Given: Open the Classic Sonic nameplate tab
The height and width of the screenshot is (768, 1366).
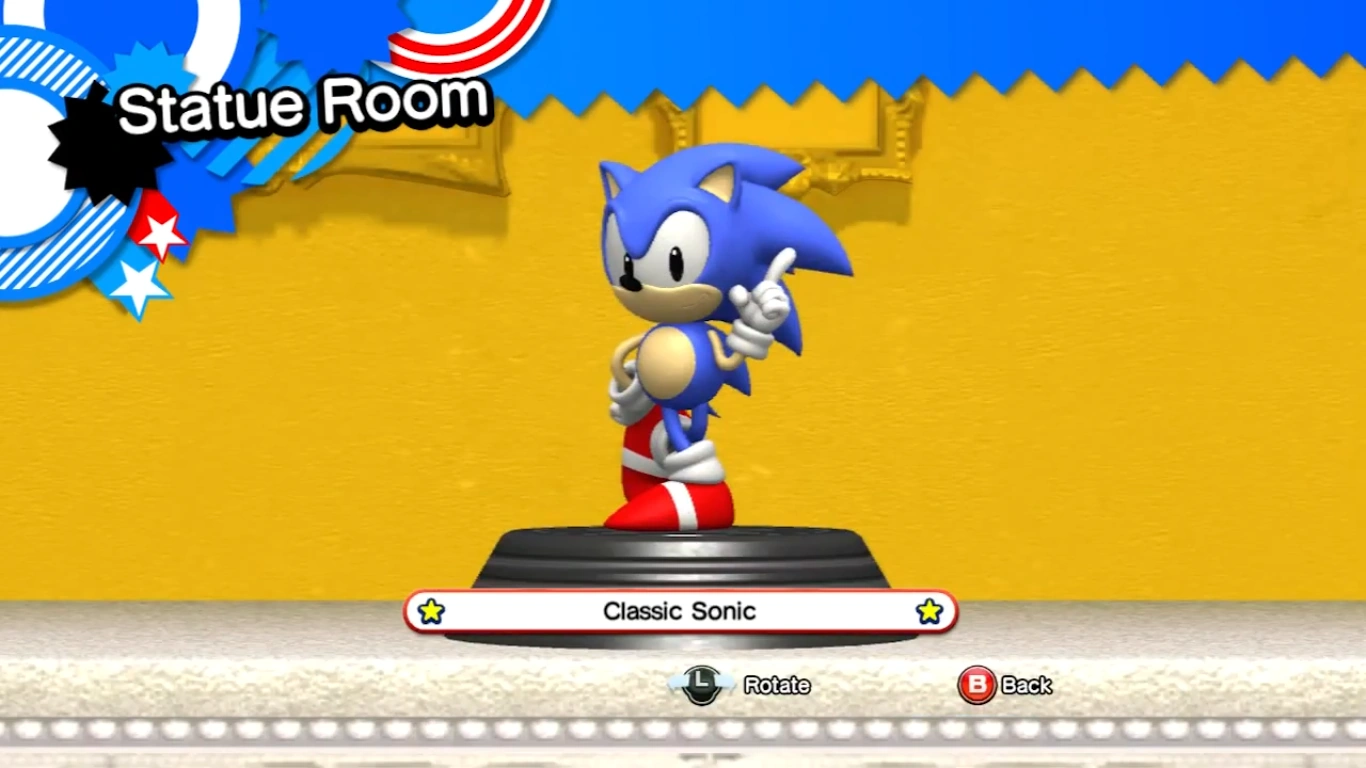Looking at the screenshot, I should [x=680, y=611].
